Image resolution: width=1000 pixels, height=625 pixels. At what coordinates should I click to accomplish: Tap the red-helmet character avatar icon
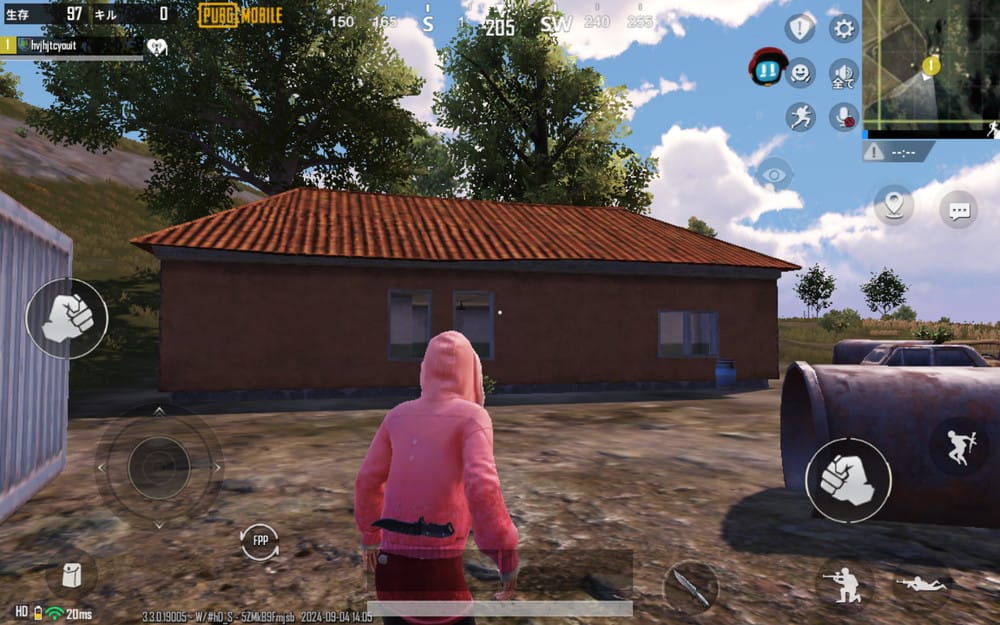coord(766,66)
